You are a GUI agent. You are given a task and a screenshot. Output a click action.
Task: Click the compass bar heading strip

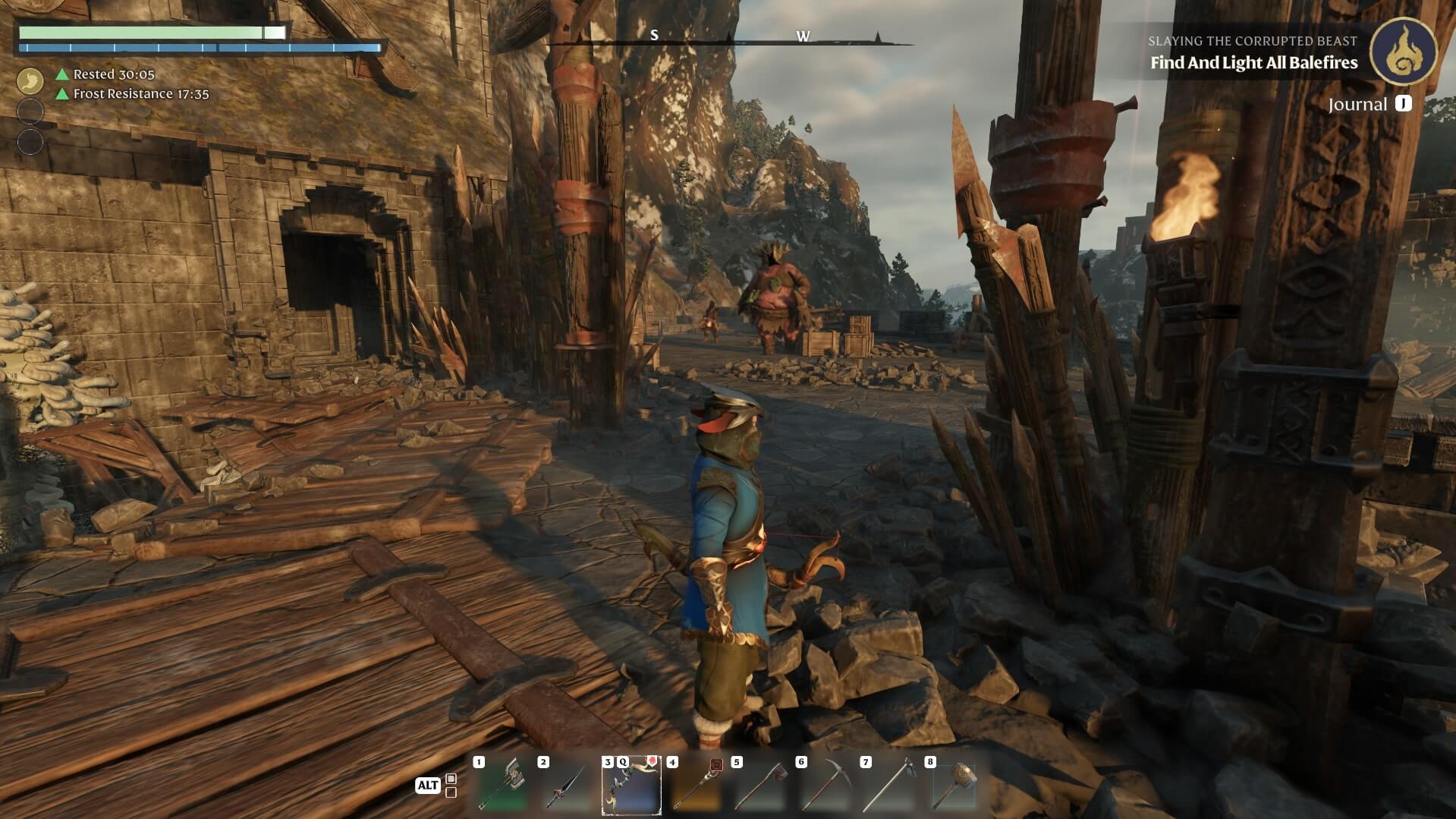point(728,36)
